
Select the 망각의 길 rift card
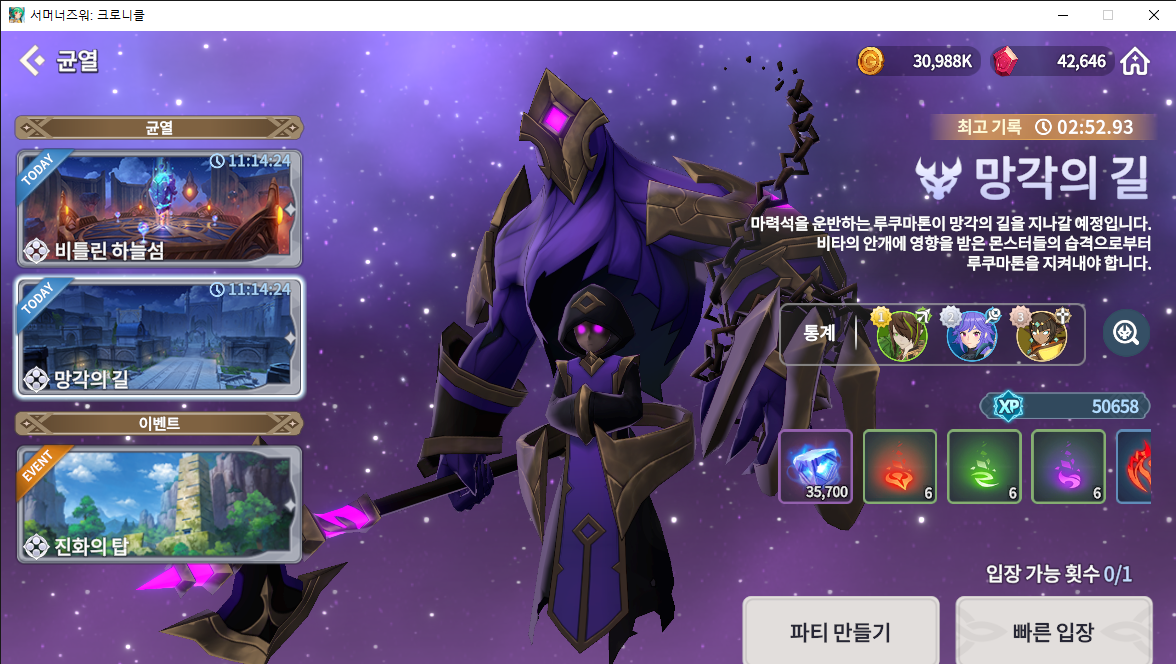(x=159, y=337)
